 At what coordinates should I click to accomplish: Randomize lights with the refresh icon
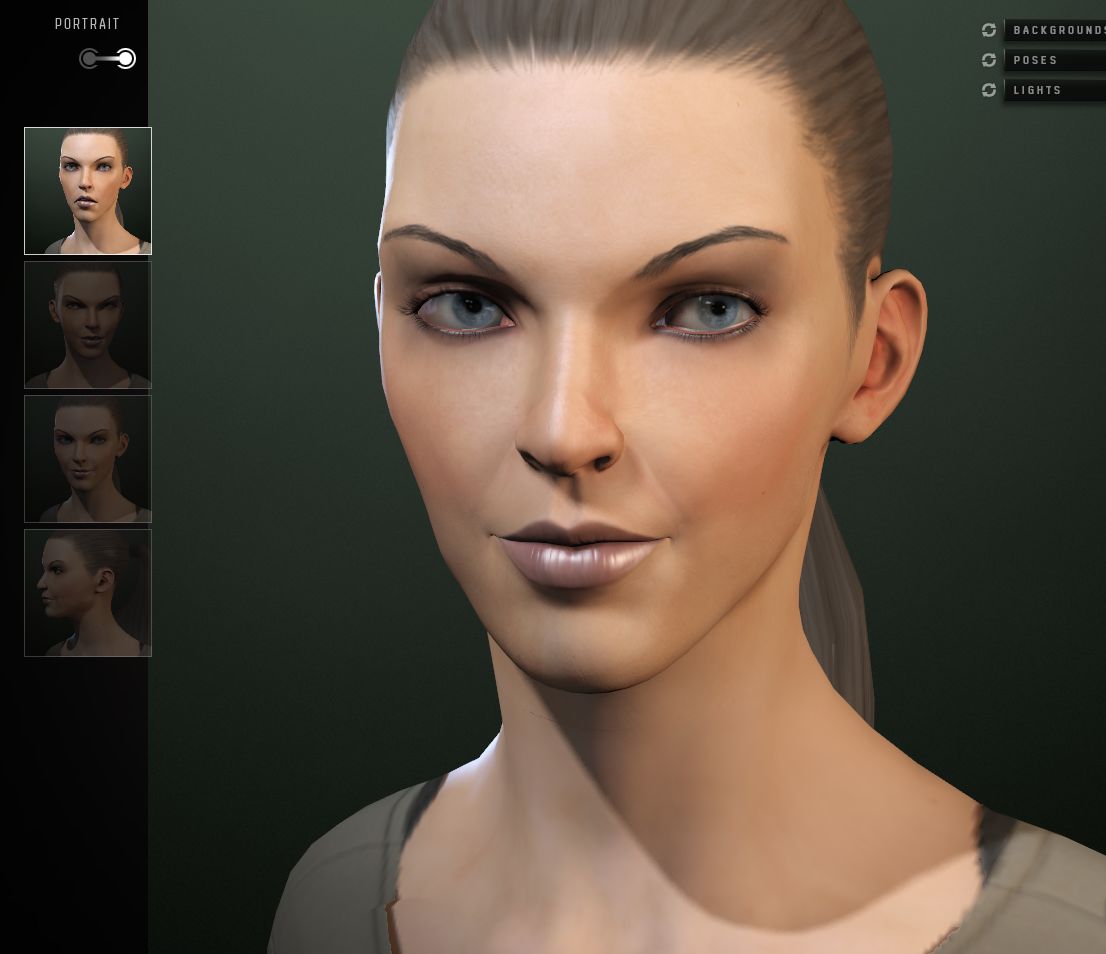(989, 91)
